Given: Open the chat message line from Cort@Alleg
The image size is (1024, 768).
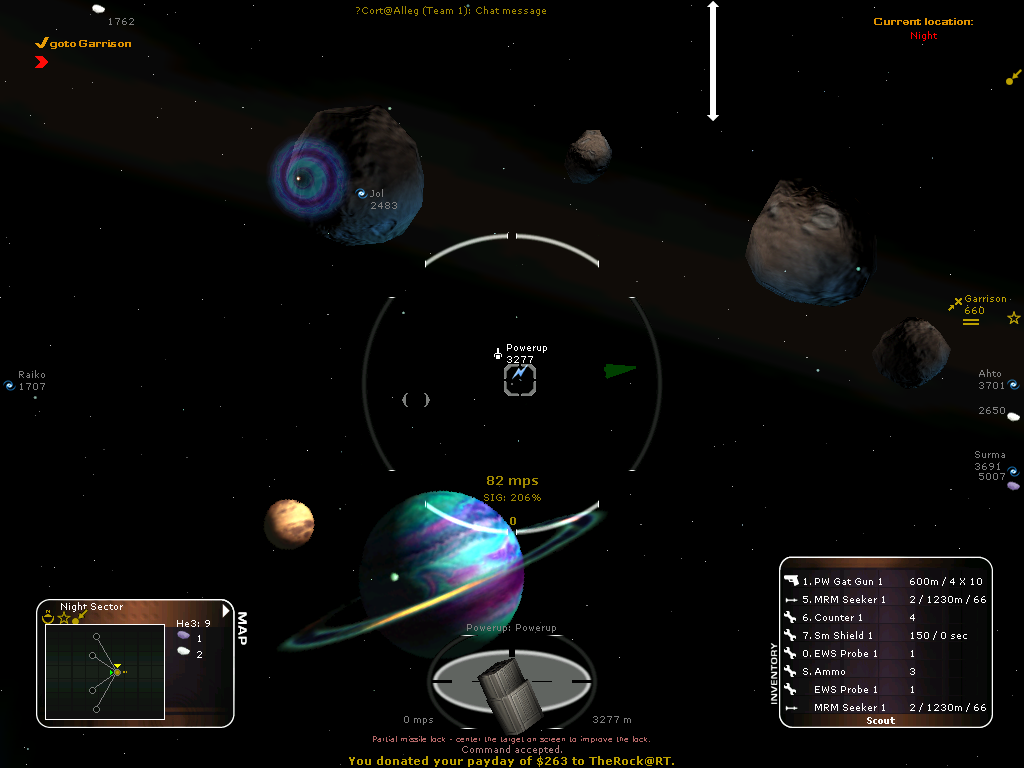Looking at the screenshot, I should click(451, 11).
